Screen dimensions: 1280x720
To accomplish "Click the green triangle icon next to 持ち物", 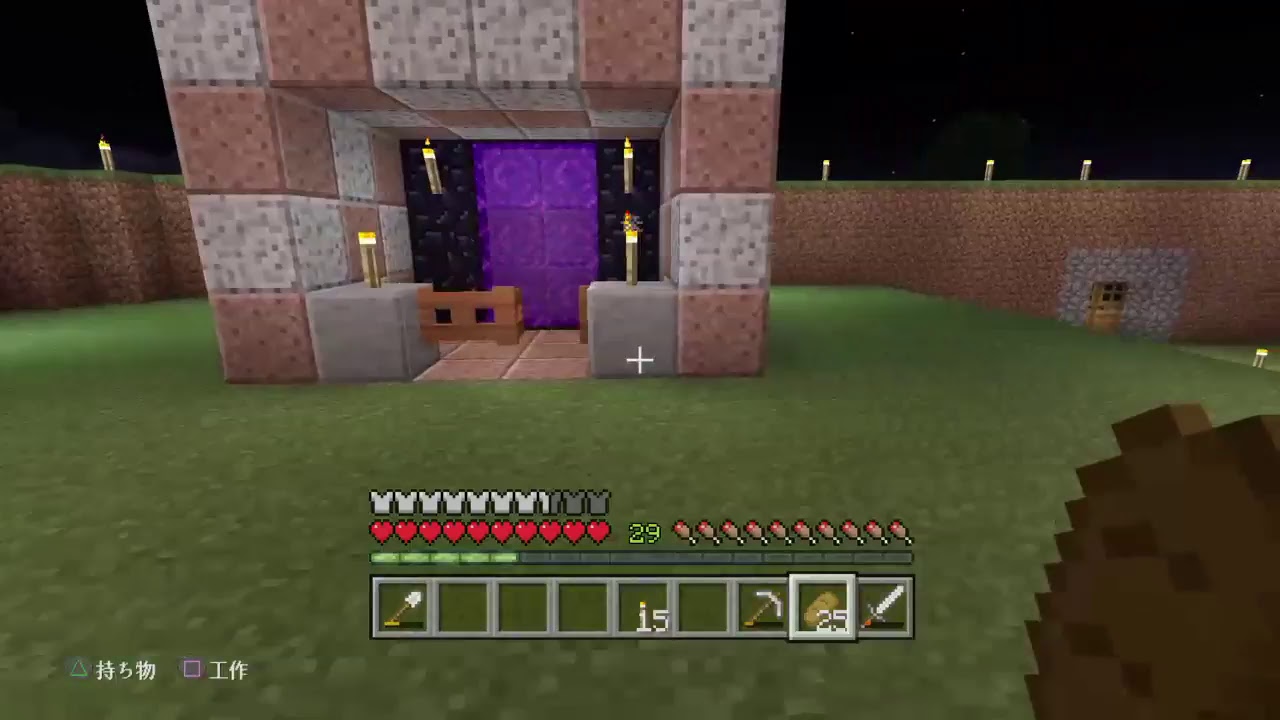I will [78, 670].
